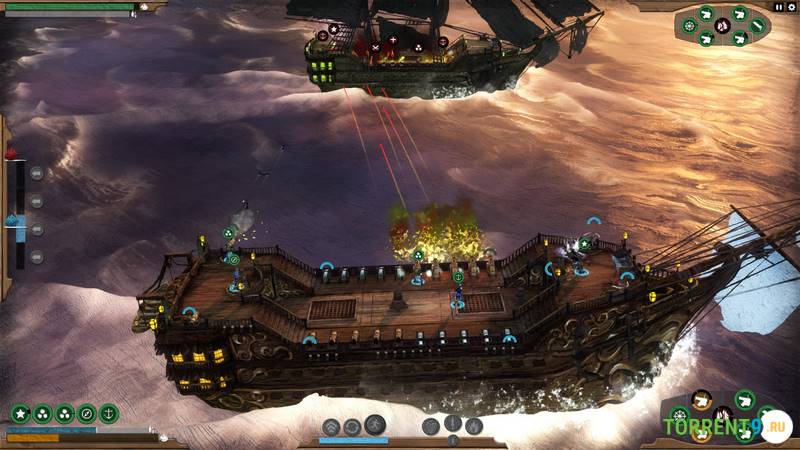Viewport: 800px width, 450px height.
Task: Select the helm wheel on own ship diagram
Action: [680, 415]
